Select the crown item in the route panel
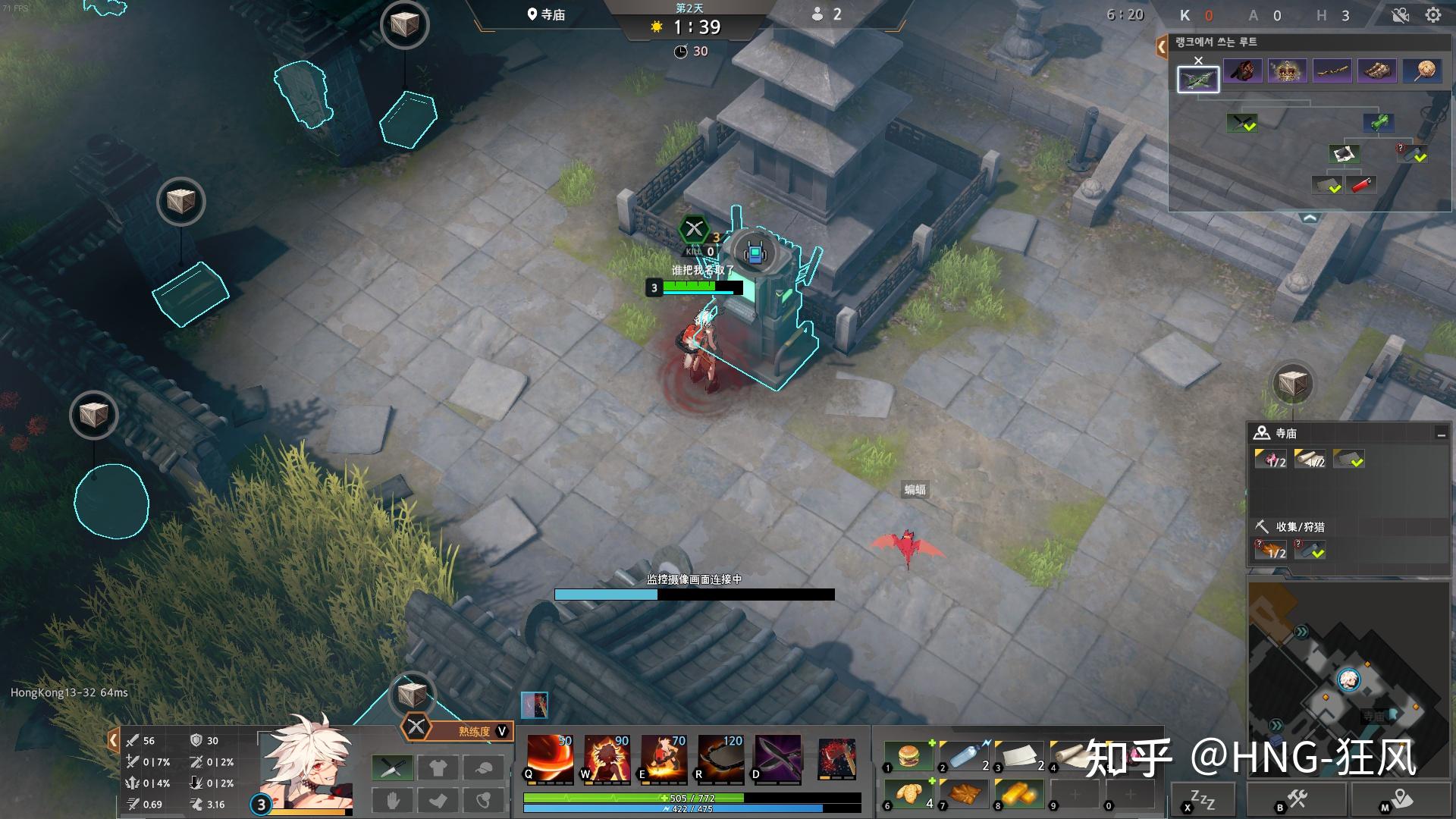Image resolution: width=1456 pixels, height=819 pixels. tap(1287, 71)
